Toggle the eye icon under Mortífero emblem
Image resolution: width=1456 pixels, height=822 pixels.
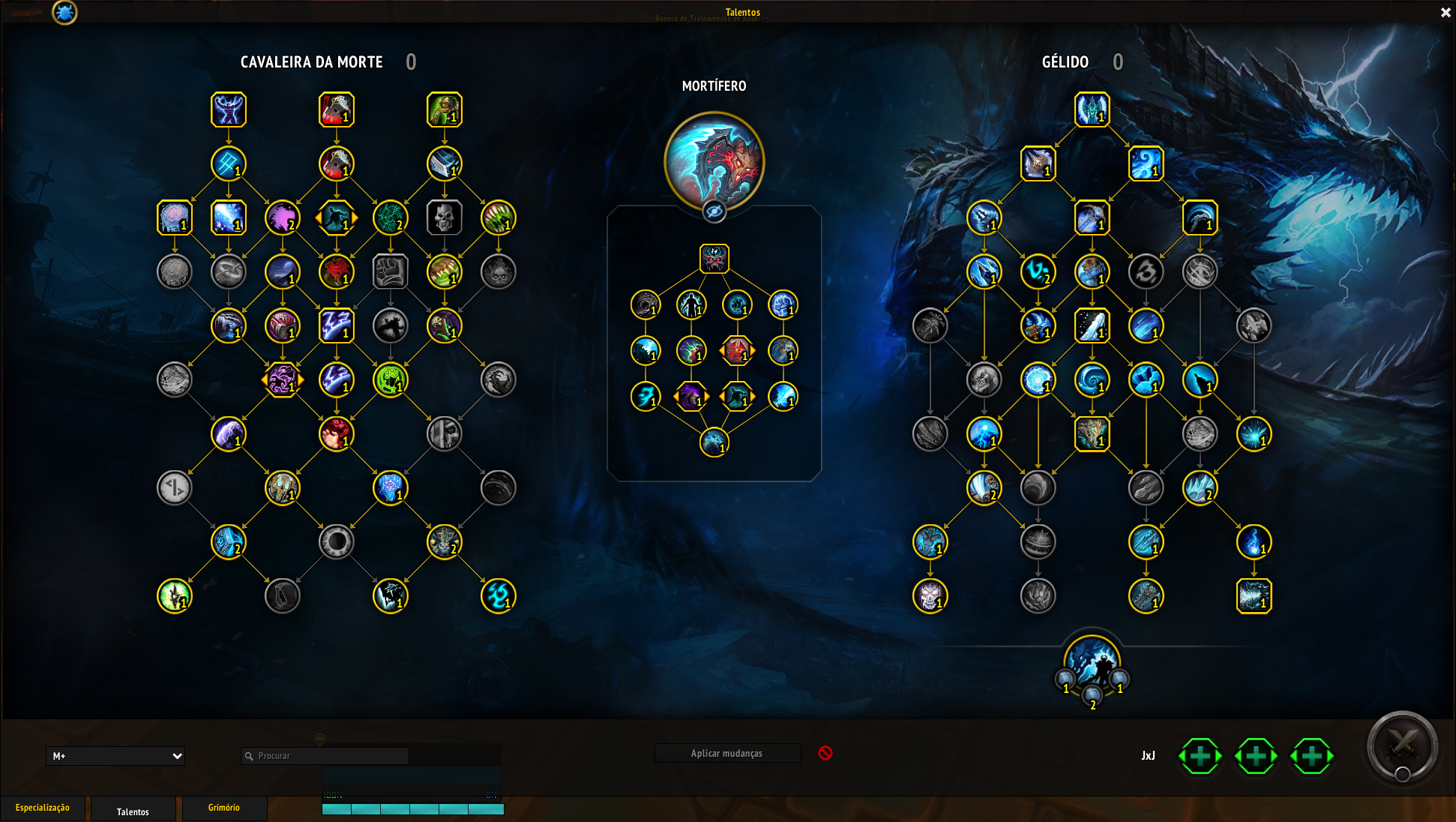[714, 212]
